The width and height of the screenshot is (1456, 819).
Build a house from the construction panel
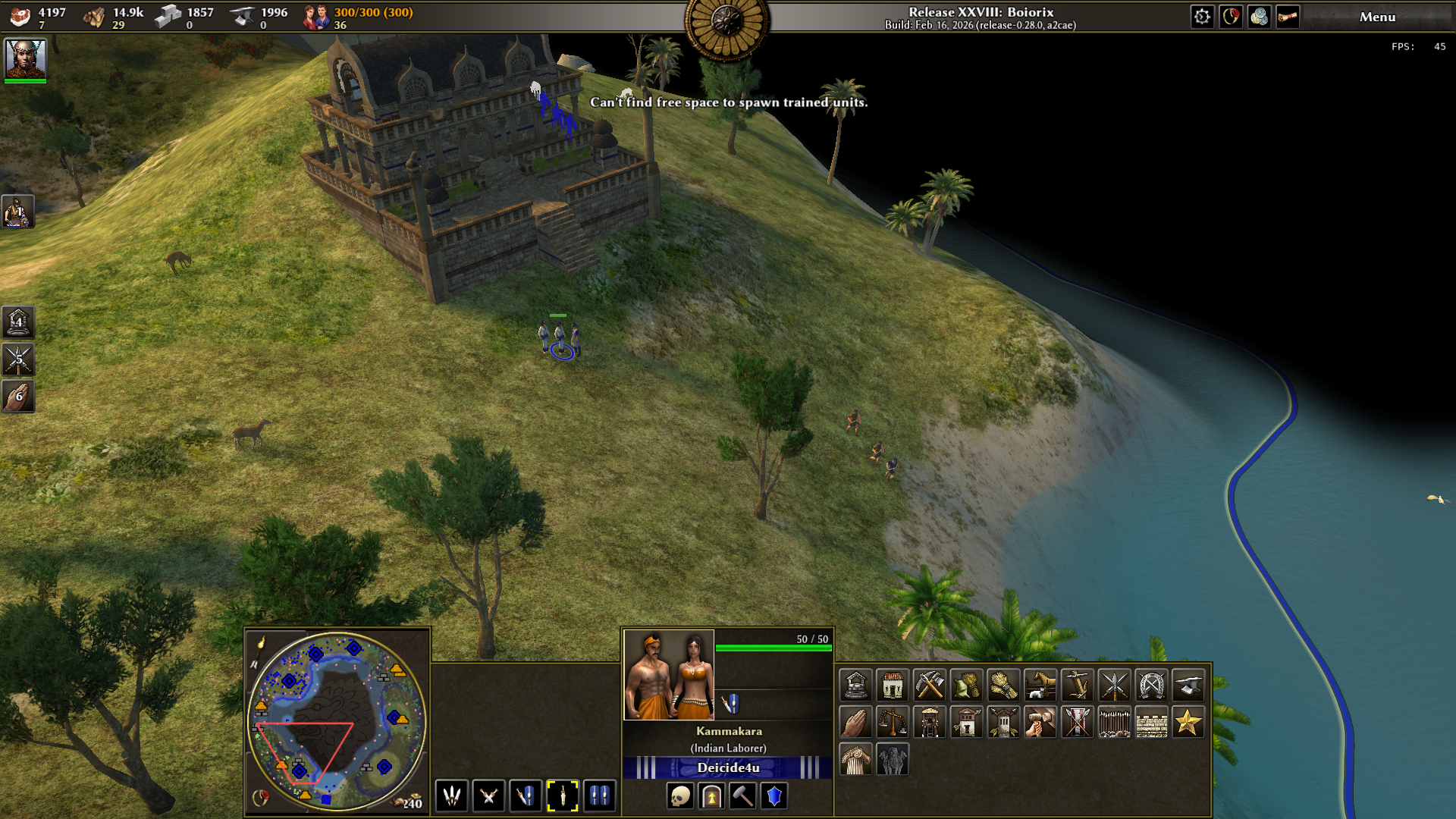point(893,686)
